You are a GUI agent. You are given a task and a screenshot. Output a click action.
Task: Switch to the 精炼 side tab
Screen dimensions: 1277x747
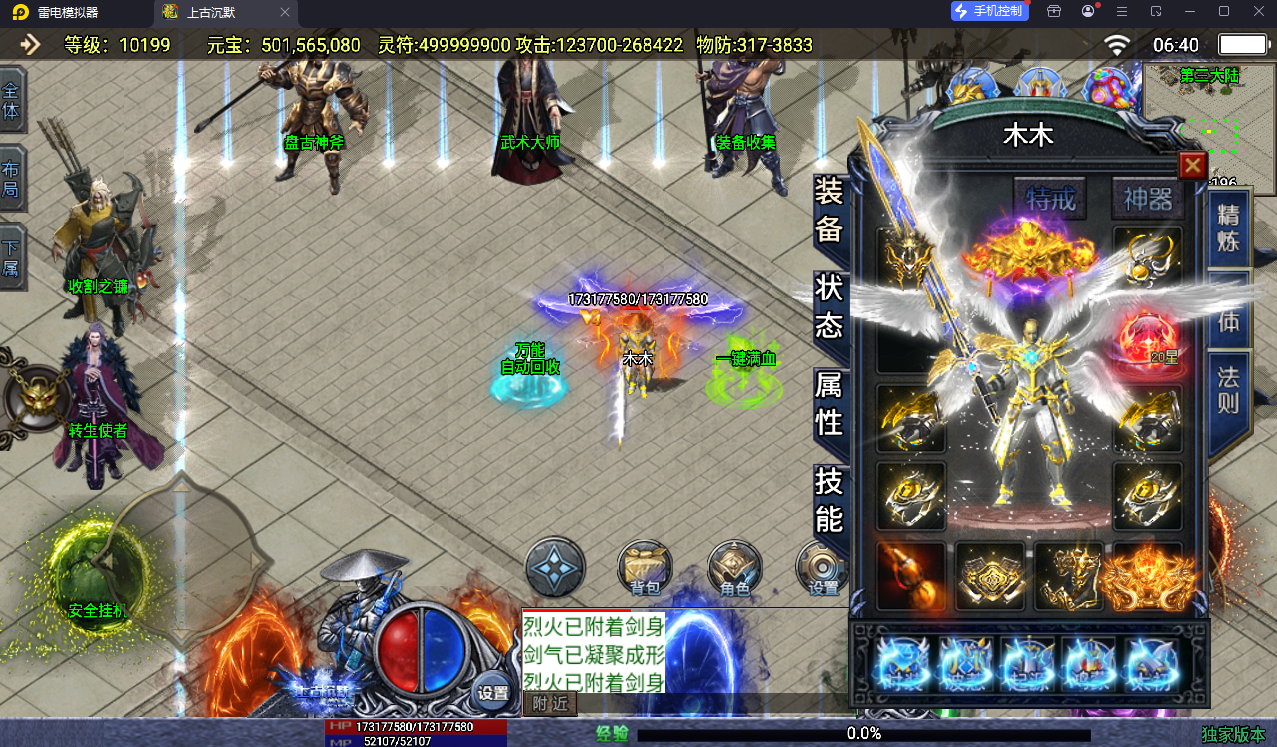(1228, 228)
